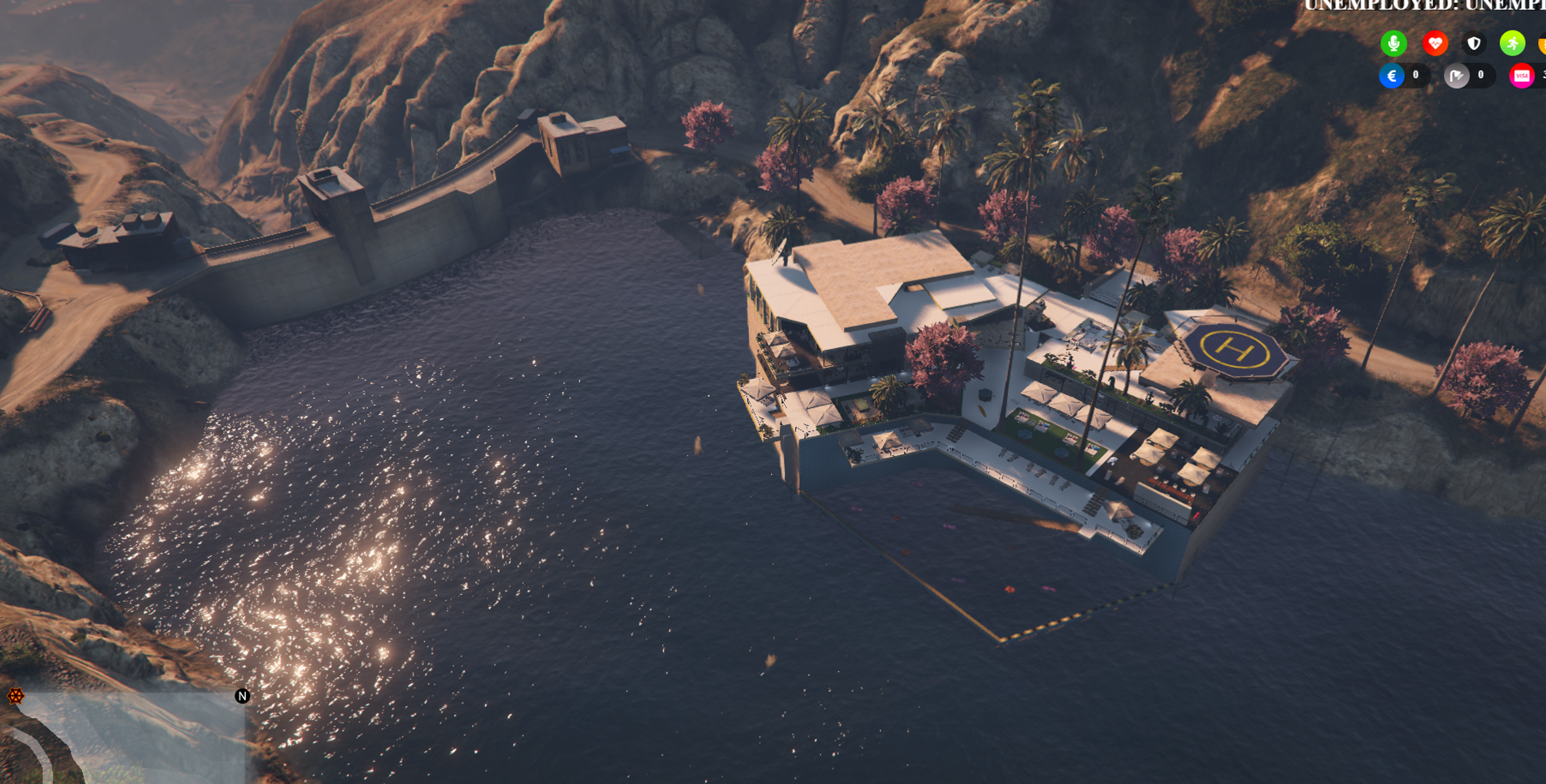Viewport: 1546px width, 784px height.
Task: Select the orange hexagon blip on minimap
Action: [x=16, y=696]
